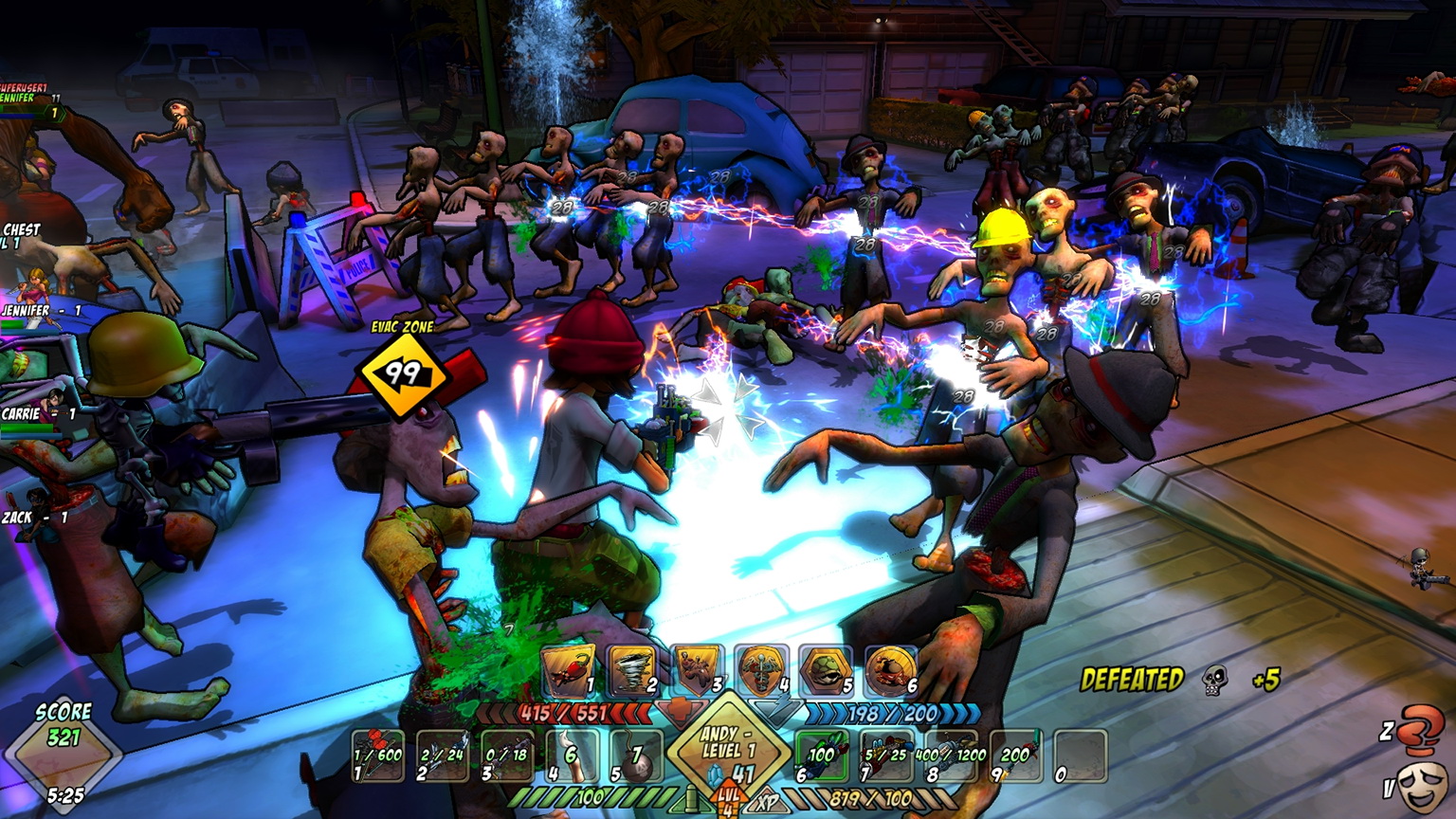This screenshot has height=819, width=1456.
Task: Select teammate Jennifer in the party list
Action: [38, 311]
